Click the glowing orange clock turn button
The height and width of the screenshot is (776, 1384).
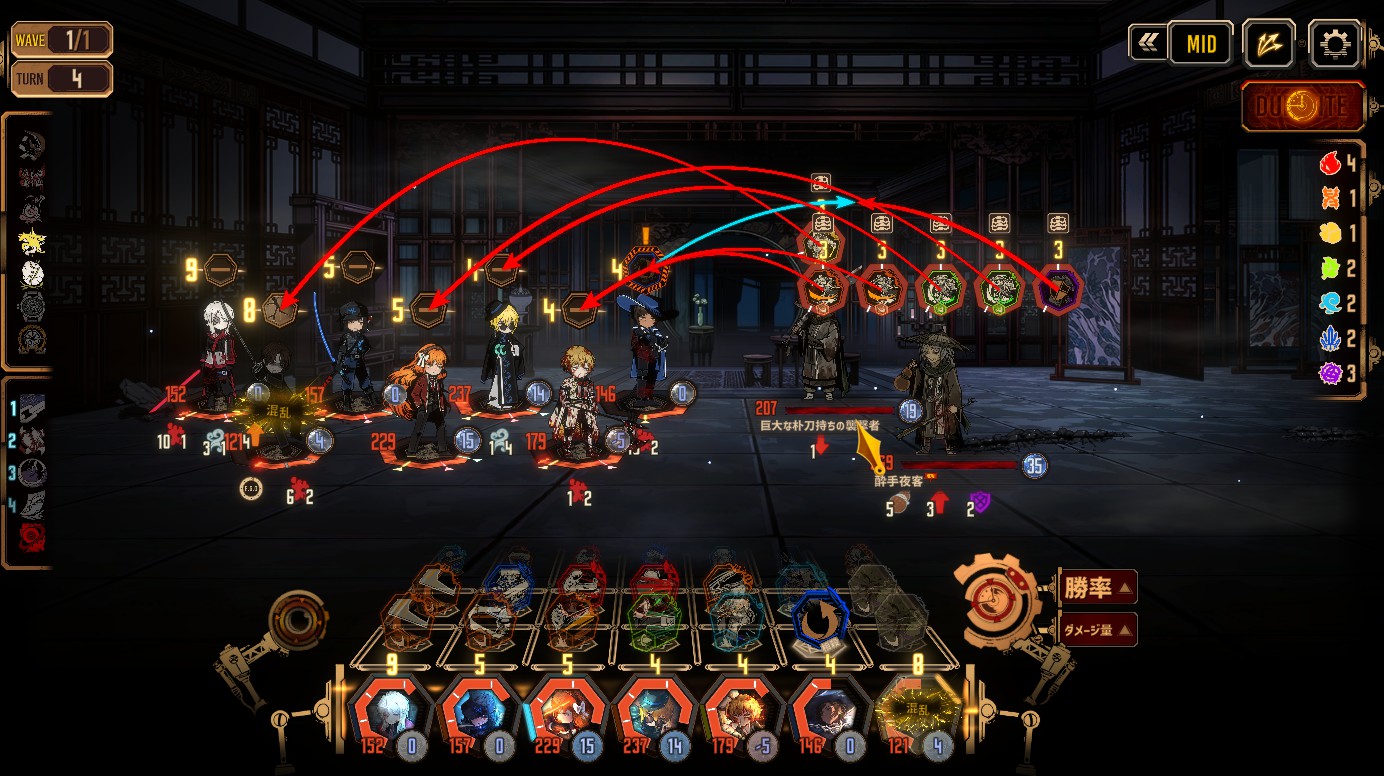pos(1304,107)
